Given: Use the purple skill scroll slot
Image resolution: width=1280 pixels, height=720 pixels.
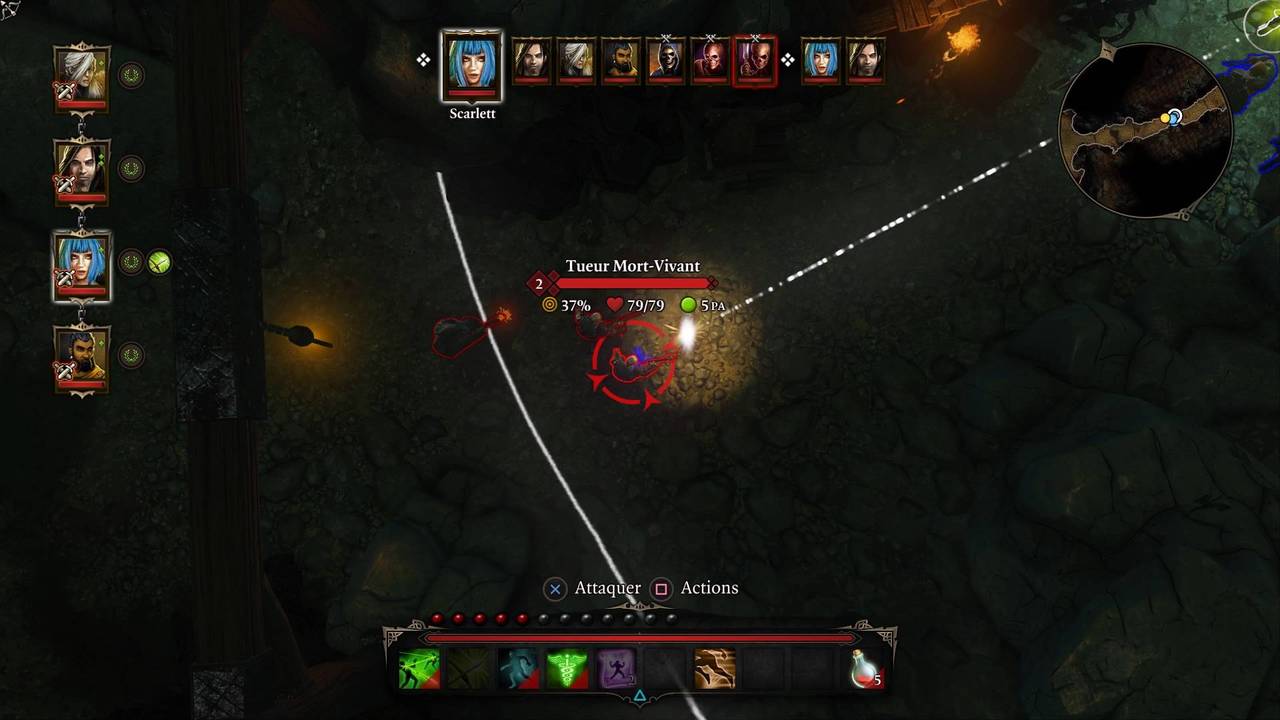Looking at the screenshot, I should (x=616, y=669).
